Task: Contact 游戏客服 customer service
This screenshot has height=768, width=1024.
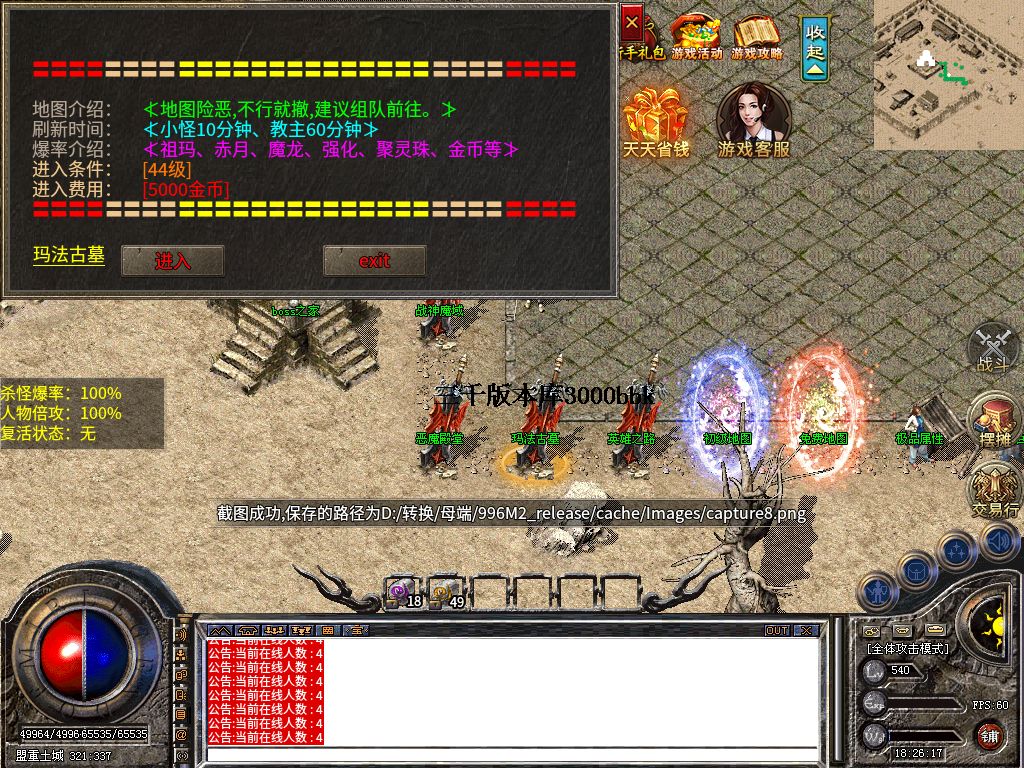Action: 753,121
